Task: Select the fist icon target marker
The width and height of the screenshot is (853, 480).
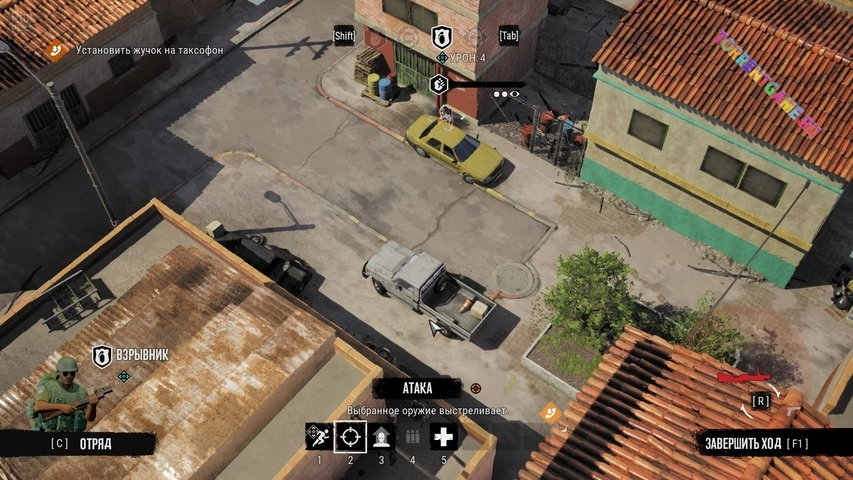Action: [438, 84]
